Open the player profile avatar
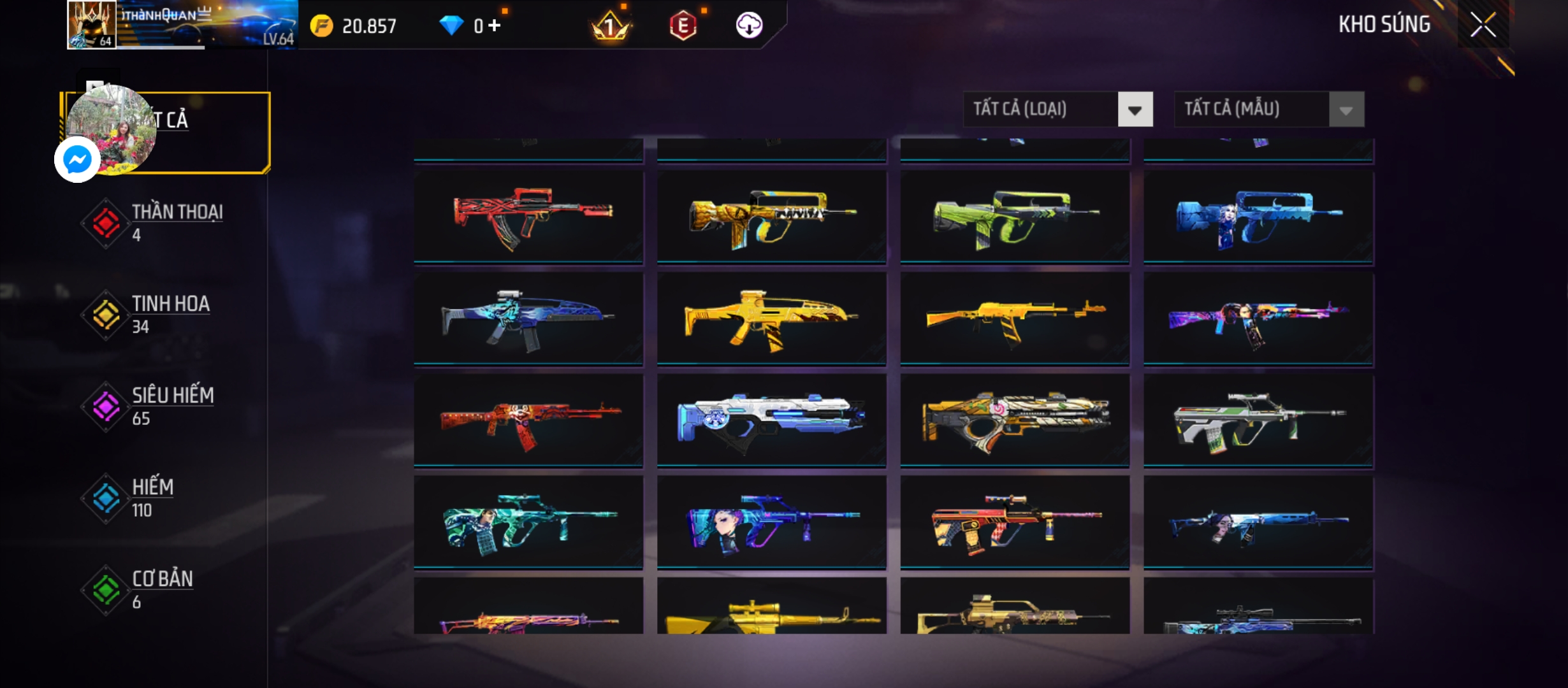 (x=92, y=24)
